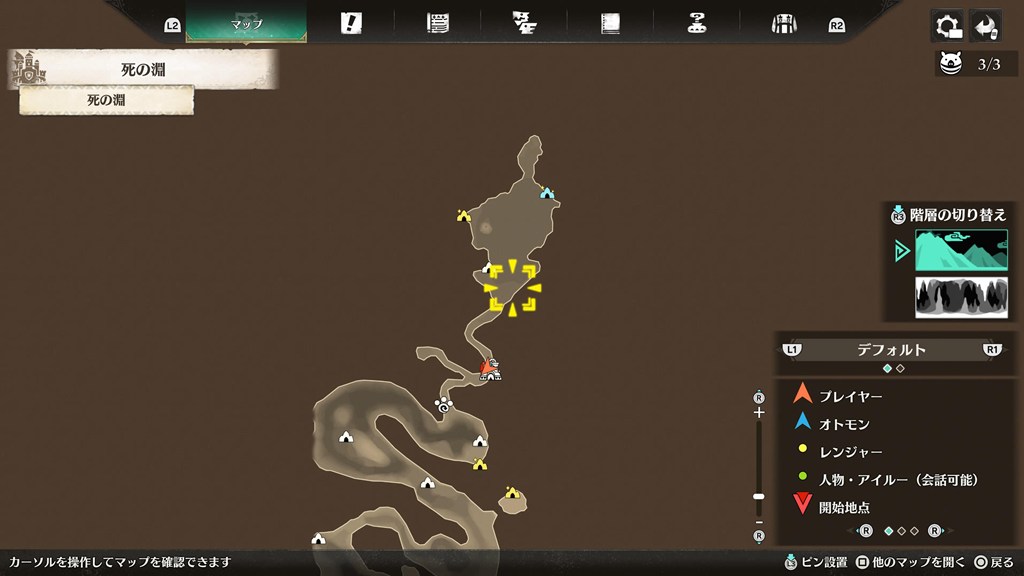
Task: Switch to the exclamation mark quest tab
Action: click(351, 24)
